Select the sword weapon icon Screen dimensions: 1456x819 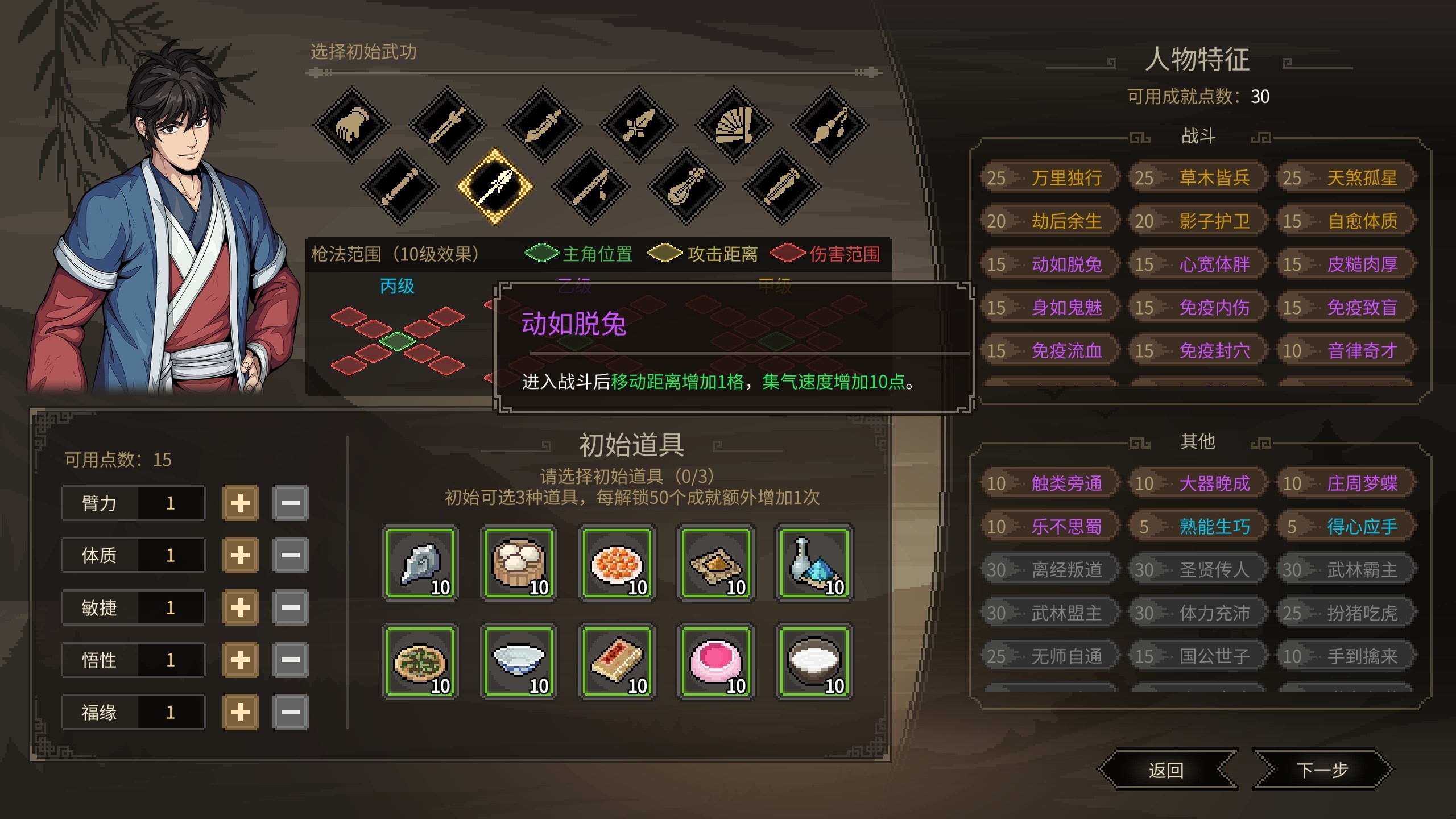click(448, 124)
